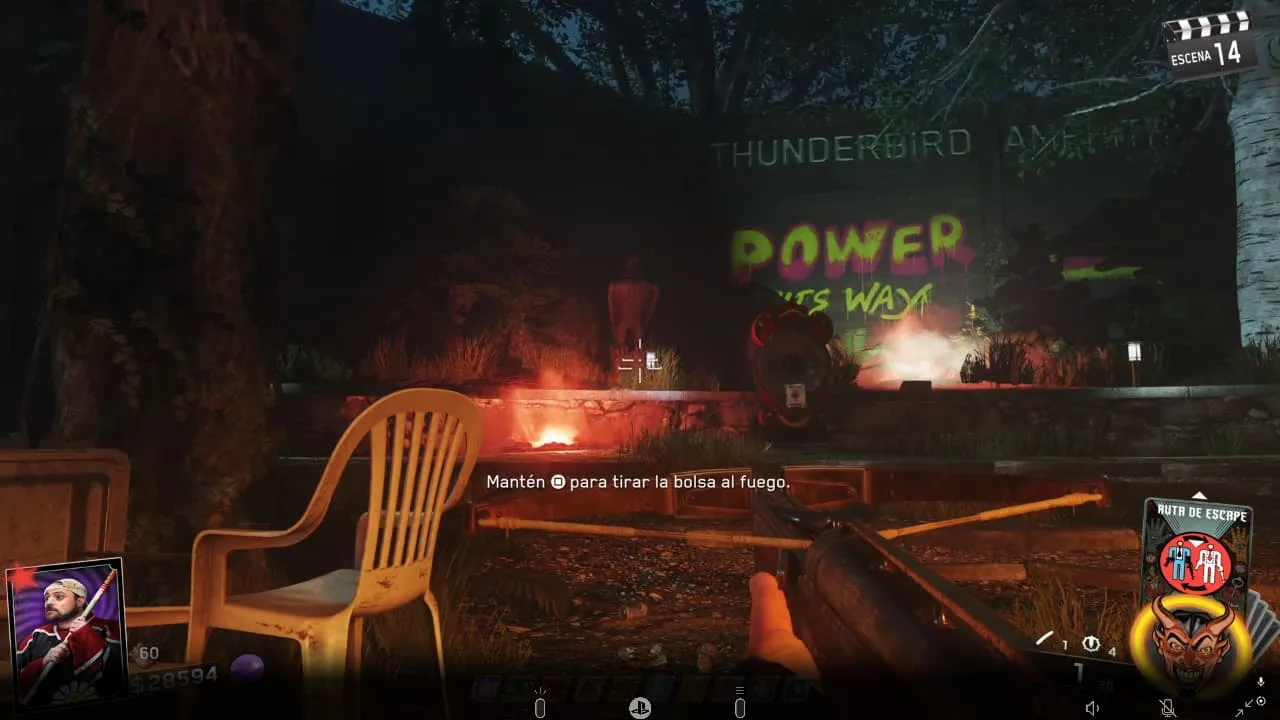Toggle the speaker volume icon
Viewport: 1280px width, 720px height.
pyautogui.click(x=1092, y=708)
